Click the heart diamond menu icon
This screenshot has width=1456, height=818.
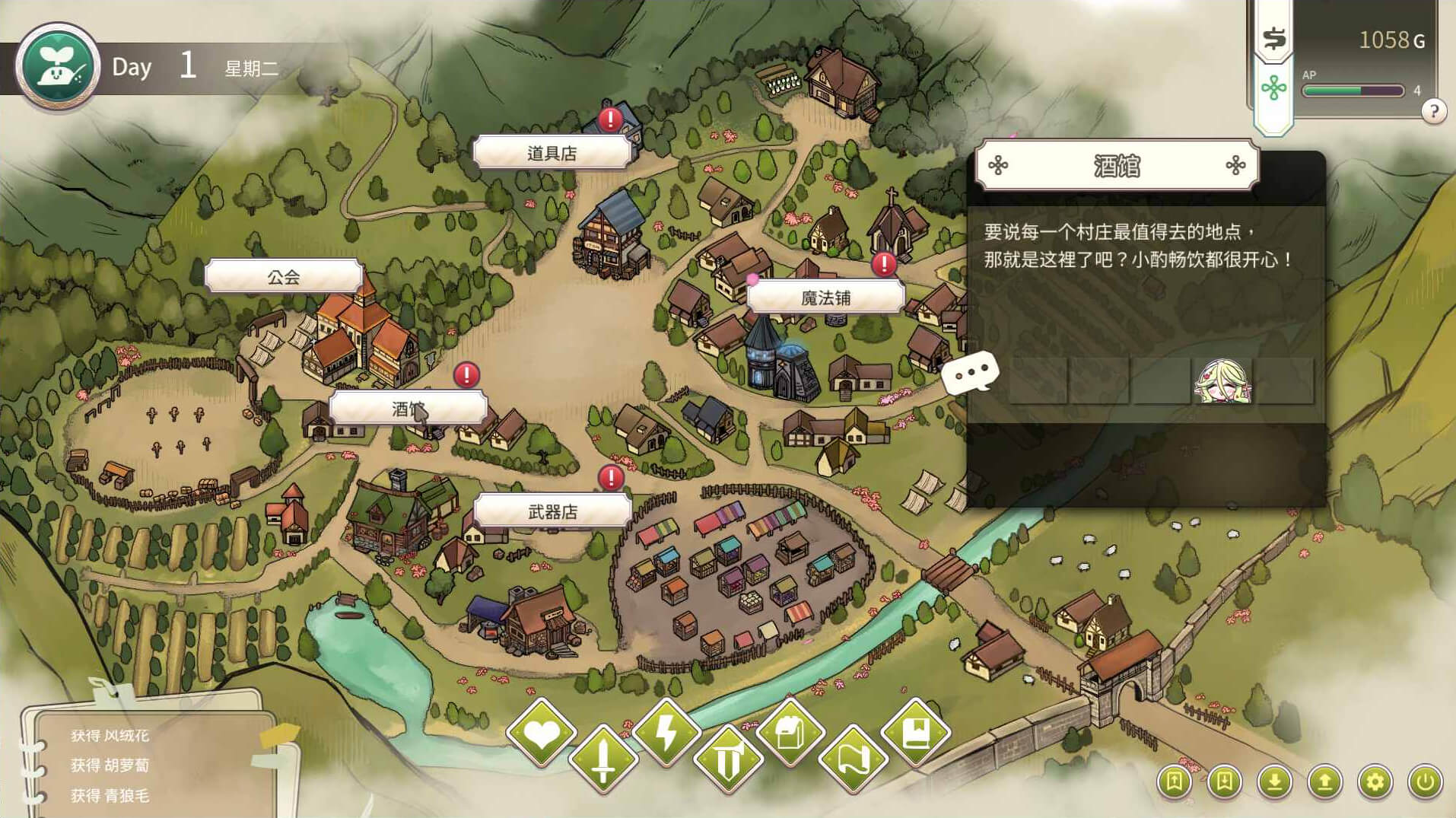(541, 734)
